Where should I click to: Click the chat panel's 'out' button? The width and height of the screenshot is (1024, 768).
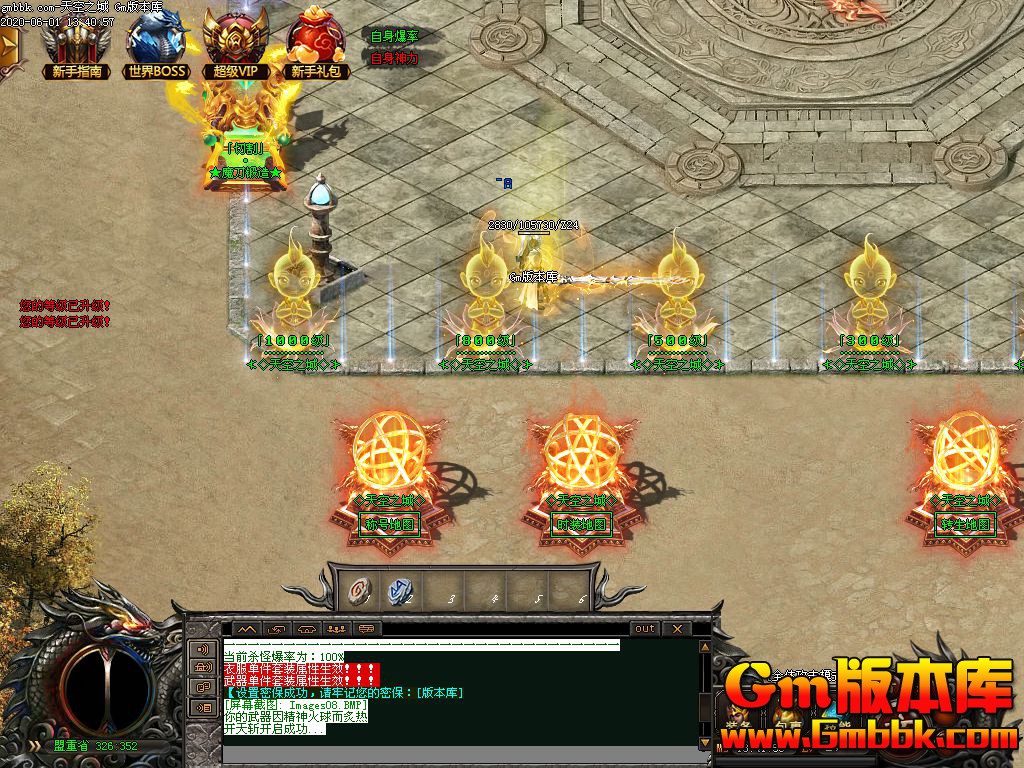click(x=645, y=629)
